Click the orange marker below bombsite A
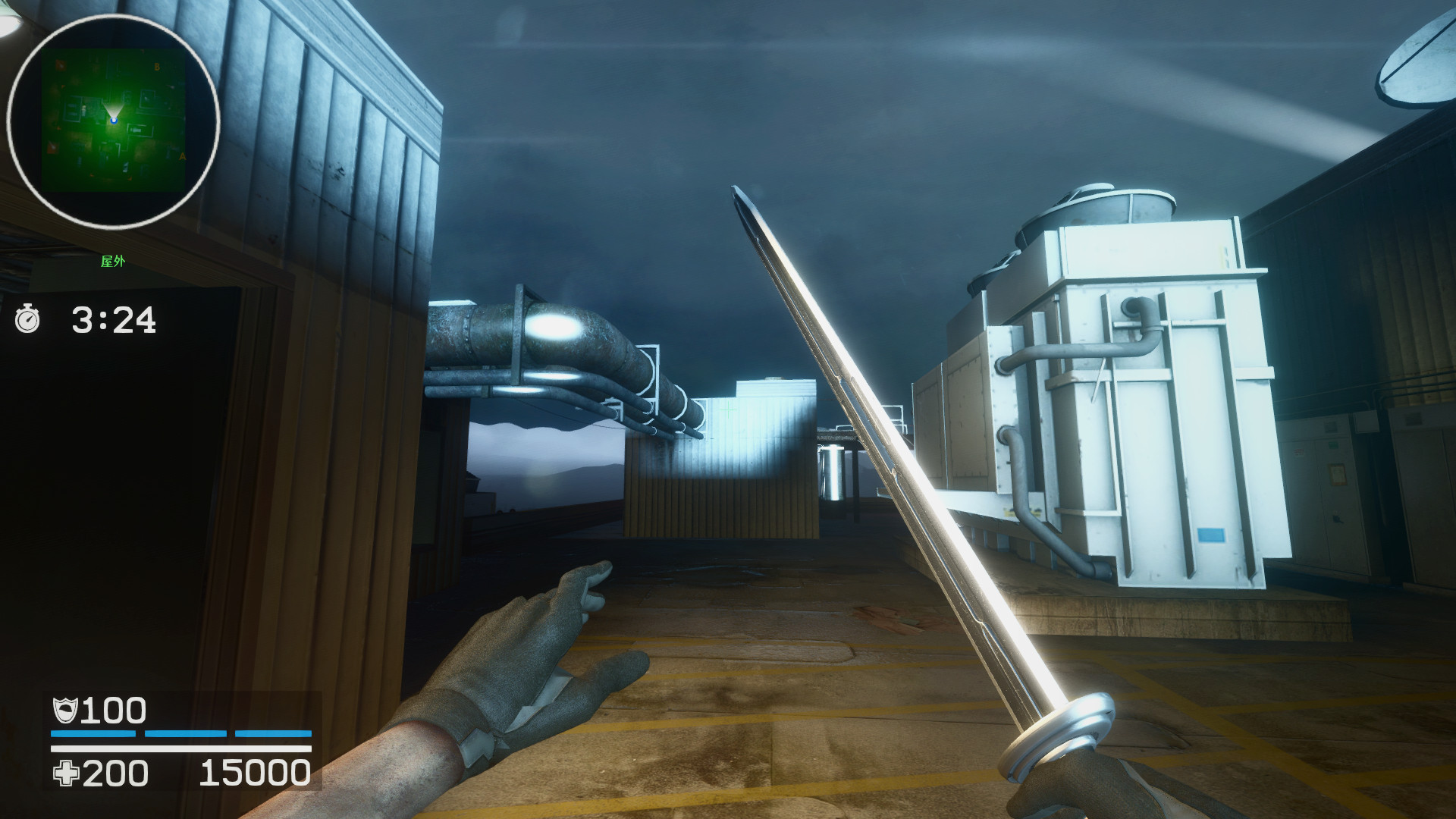The height and width of the screenshot is (819, 1456). (x=130, y=178)
